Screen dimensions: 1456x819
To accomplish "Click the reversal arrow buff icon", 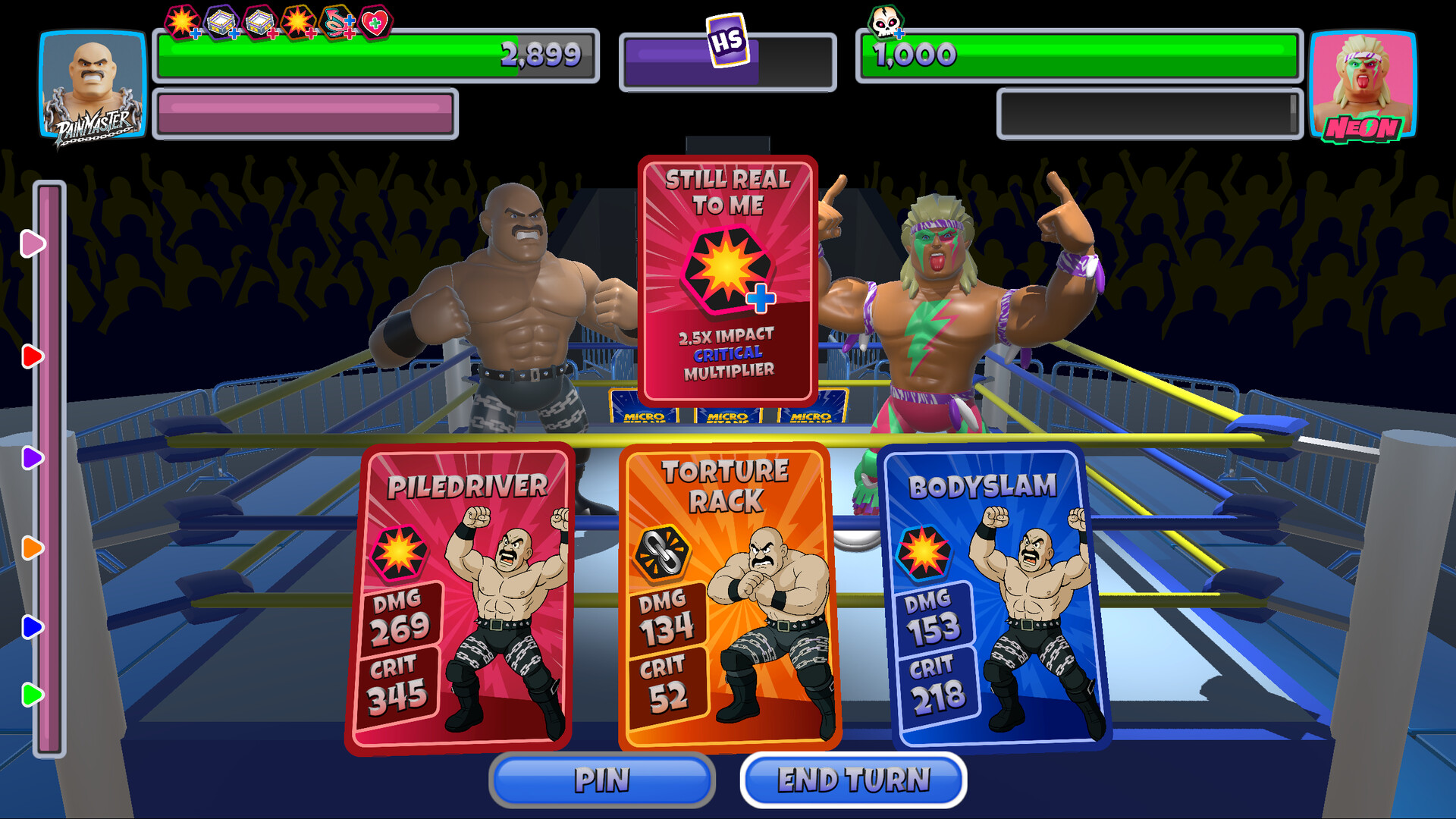I will click(334, 20).
